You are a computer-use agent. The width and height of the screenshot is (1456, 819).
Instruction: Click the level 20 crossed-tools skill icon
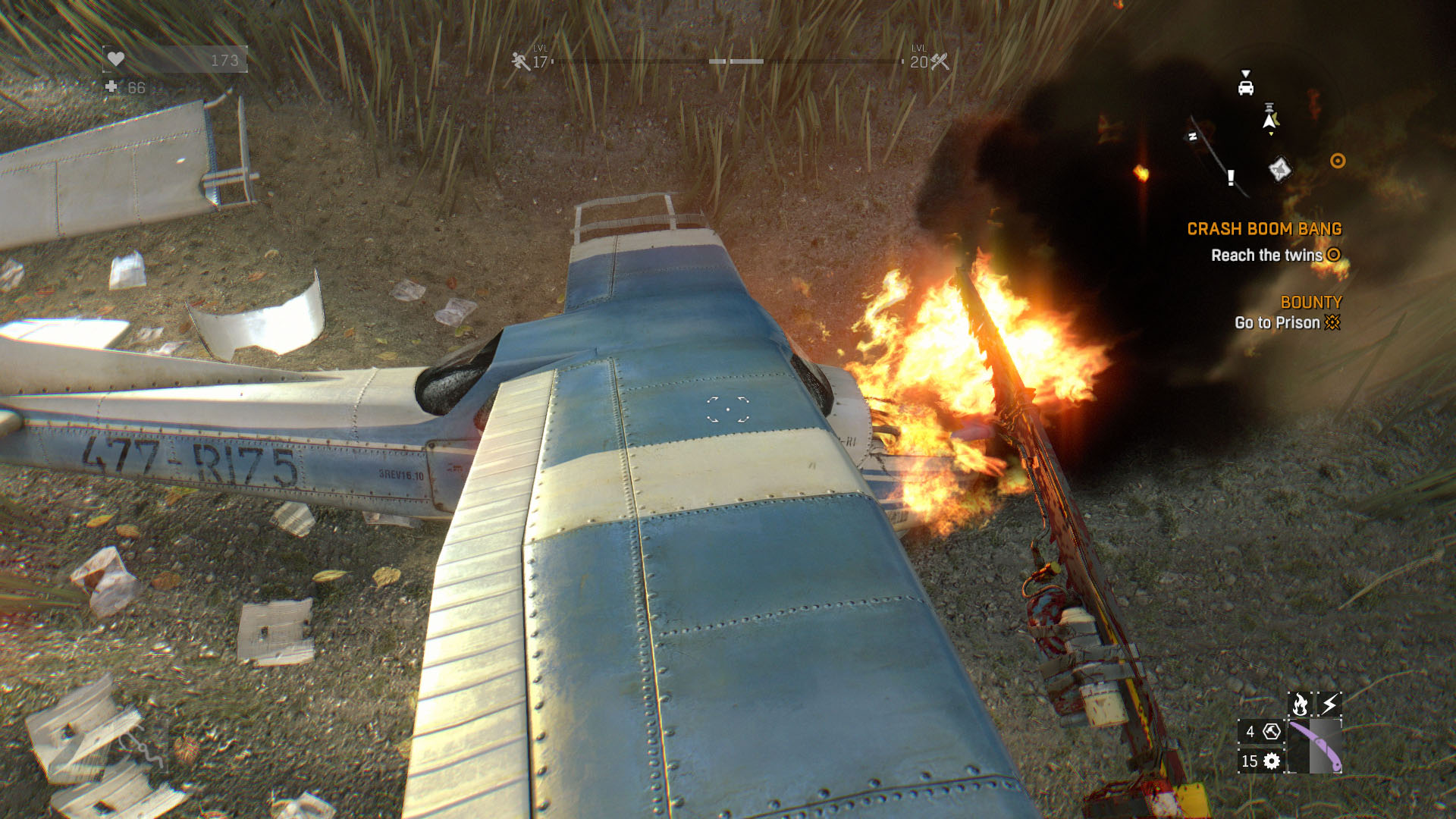pyautogui.click(x=940, y=61)
